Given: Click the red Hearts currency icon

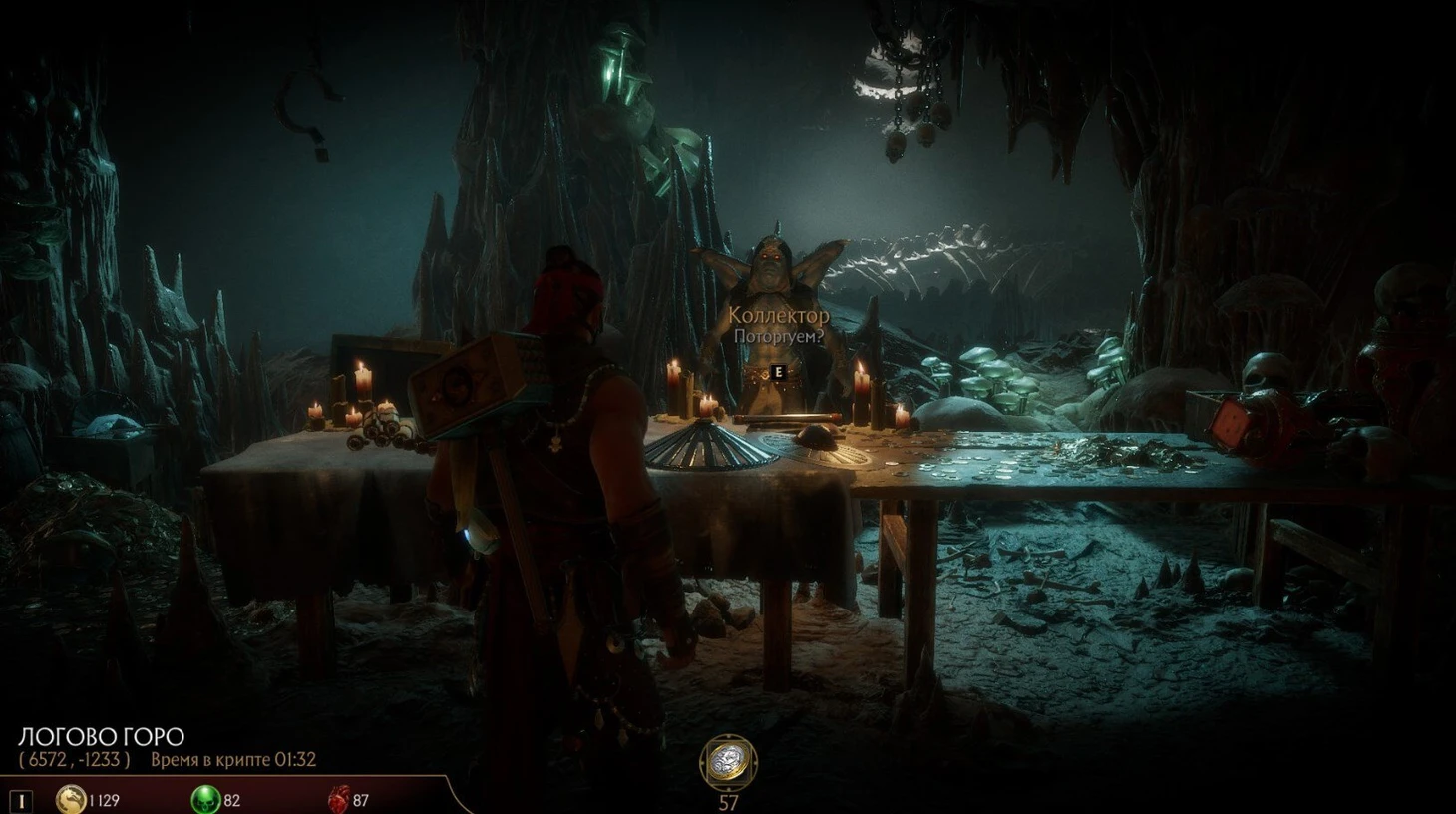Looking at the screenshot, I should (x=338, y=799).
